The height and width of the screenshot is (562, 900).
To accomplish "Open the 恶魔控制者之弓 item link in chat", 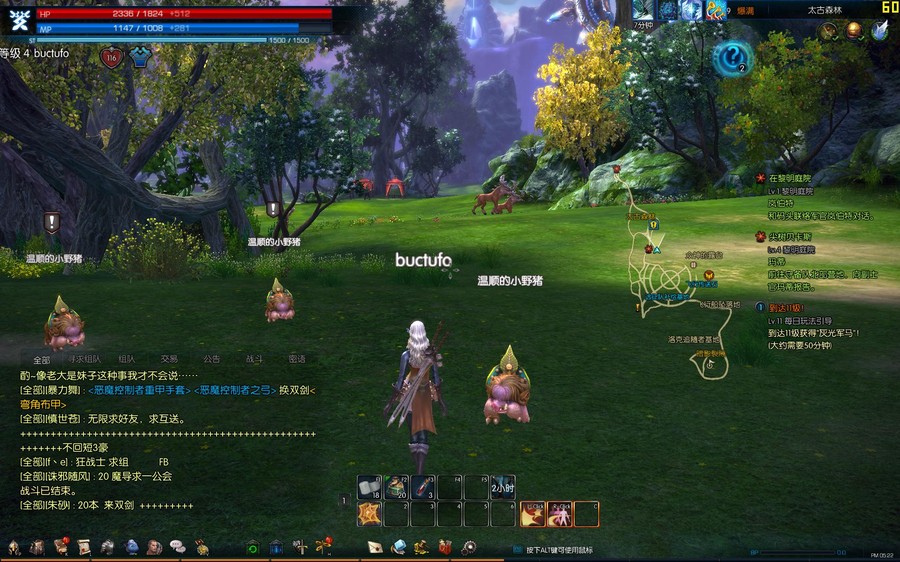I will [232, 390].
